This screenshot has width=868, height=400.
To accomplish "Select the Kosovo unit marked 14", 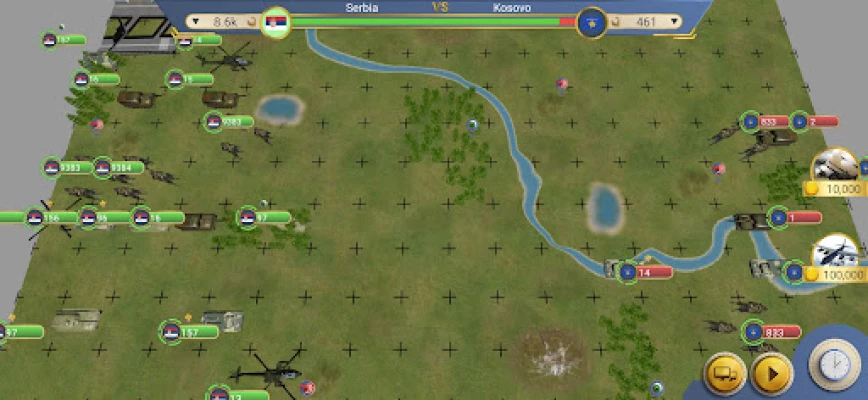I will click(x=629, y=271).
